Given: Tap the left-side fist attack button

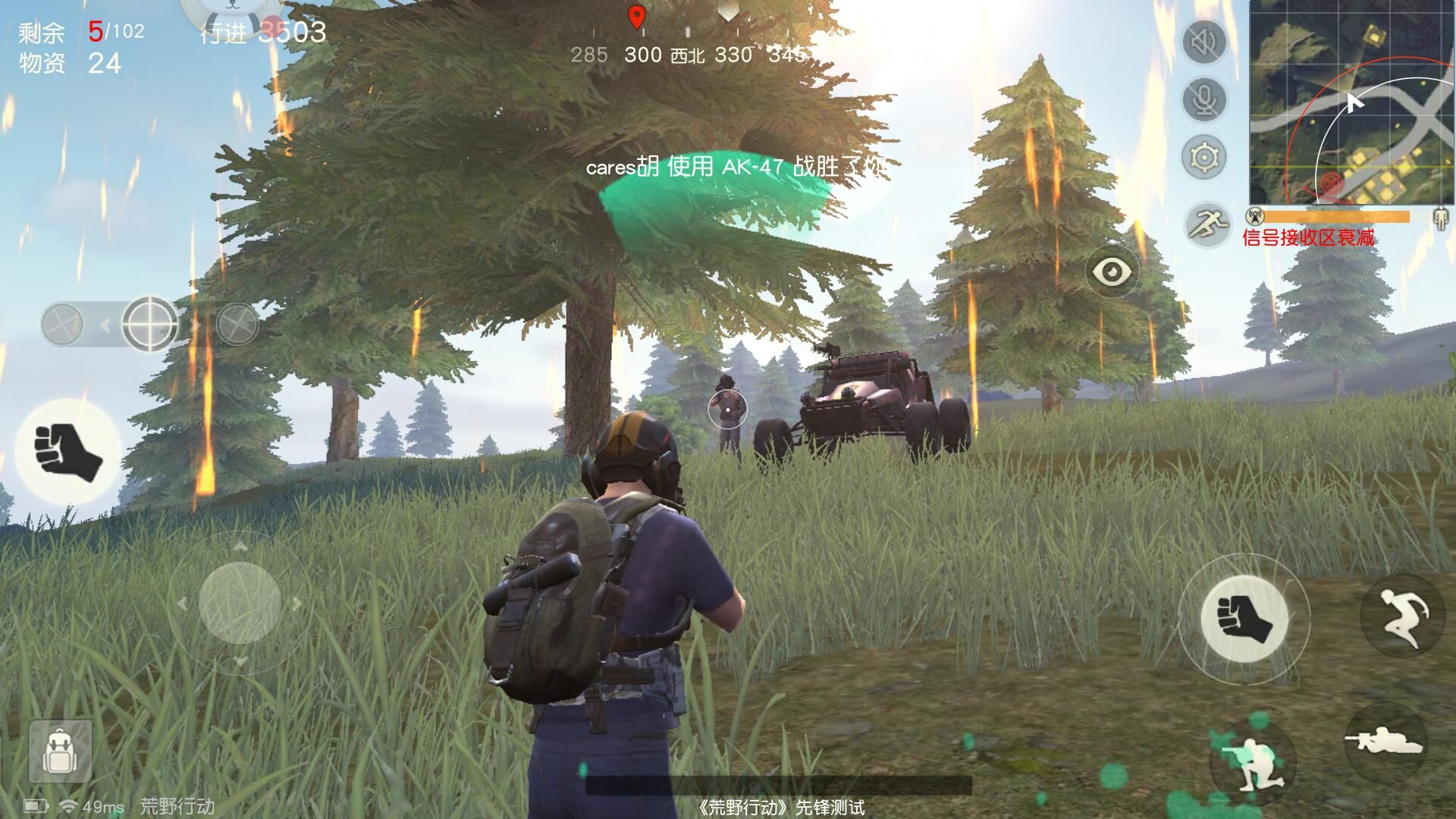Looking at the screenshot, I should tap(68, 452).
